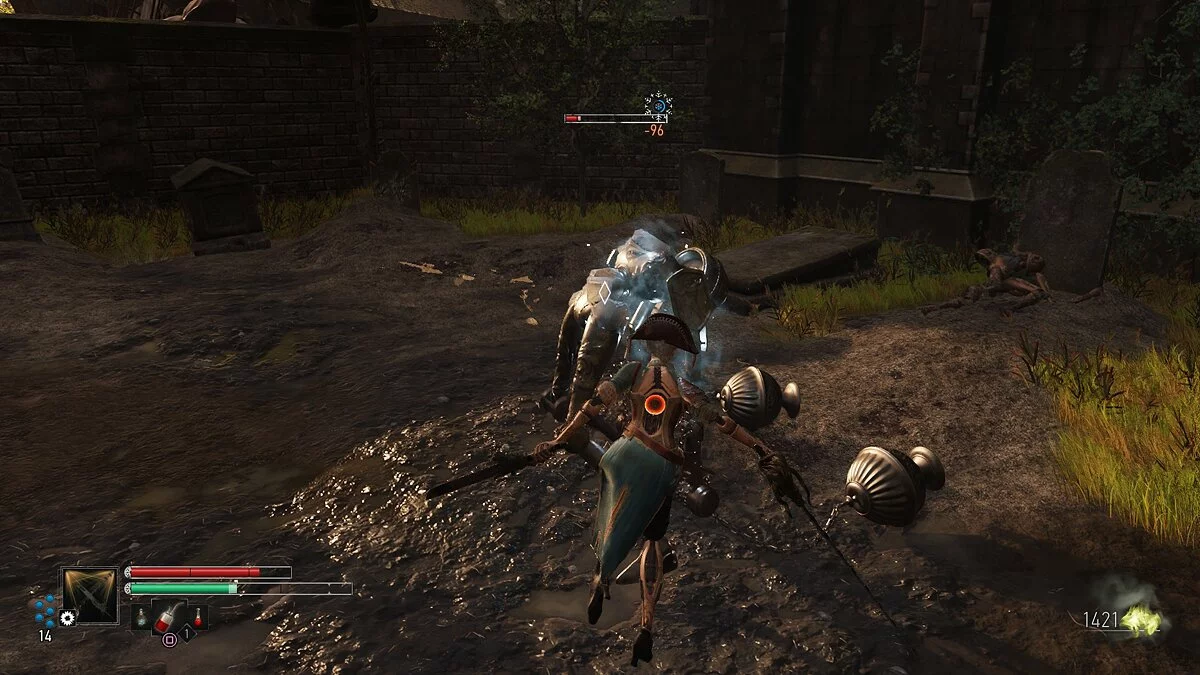Image resolution: width=1200 pixels, height=675 pixels.
Task: Choose the pale blue flask quick item
Action: pos(142,619)
